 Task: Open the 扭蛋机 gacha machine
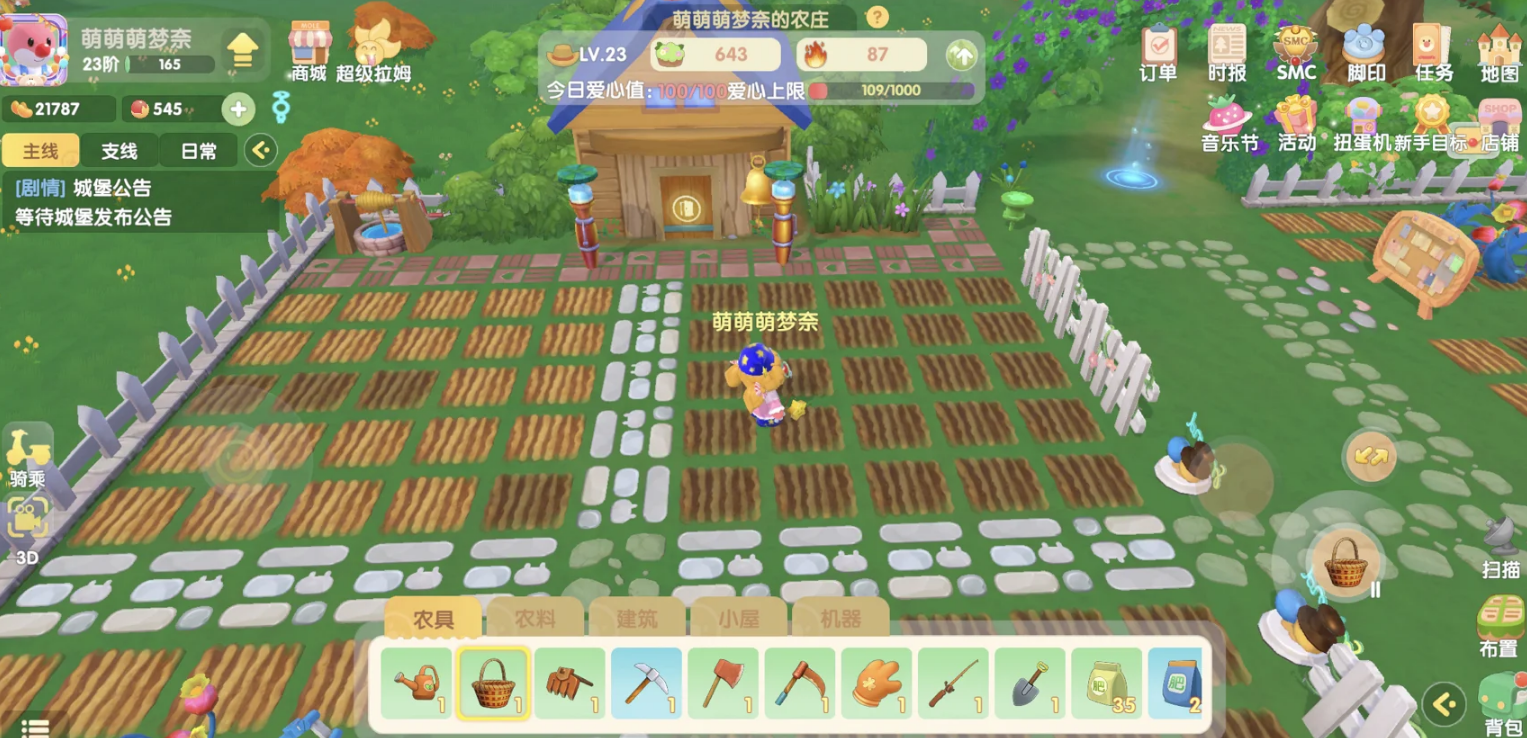coord(1361,124)
